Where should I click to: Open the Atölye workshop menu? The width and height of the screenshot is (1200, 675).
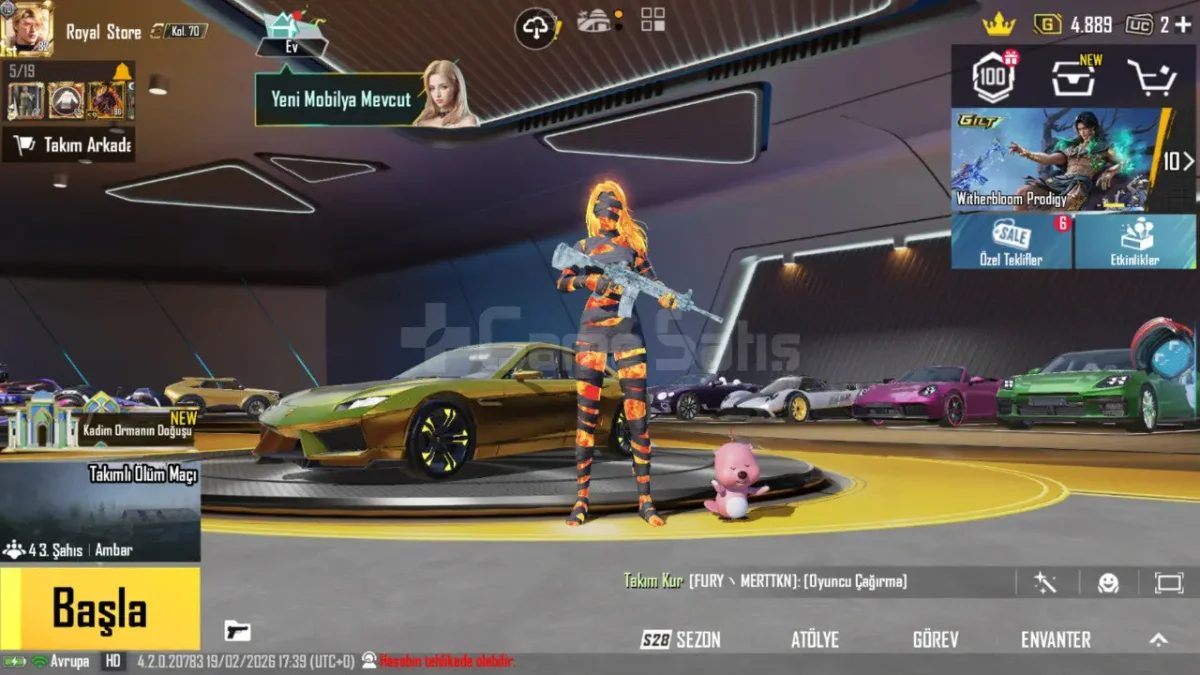tap(814, 640)
